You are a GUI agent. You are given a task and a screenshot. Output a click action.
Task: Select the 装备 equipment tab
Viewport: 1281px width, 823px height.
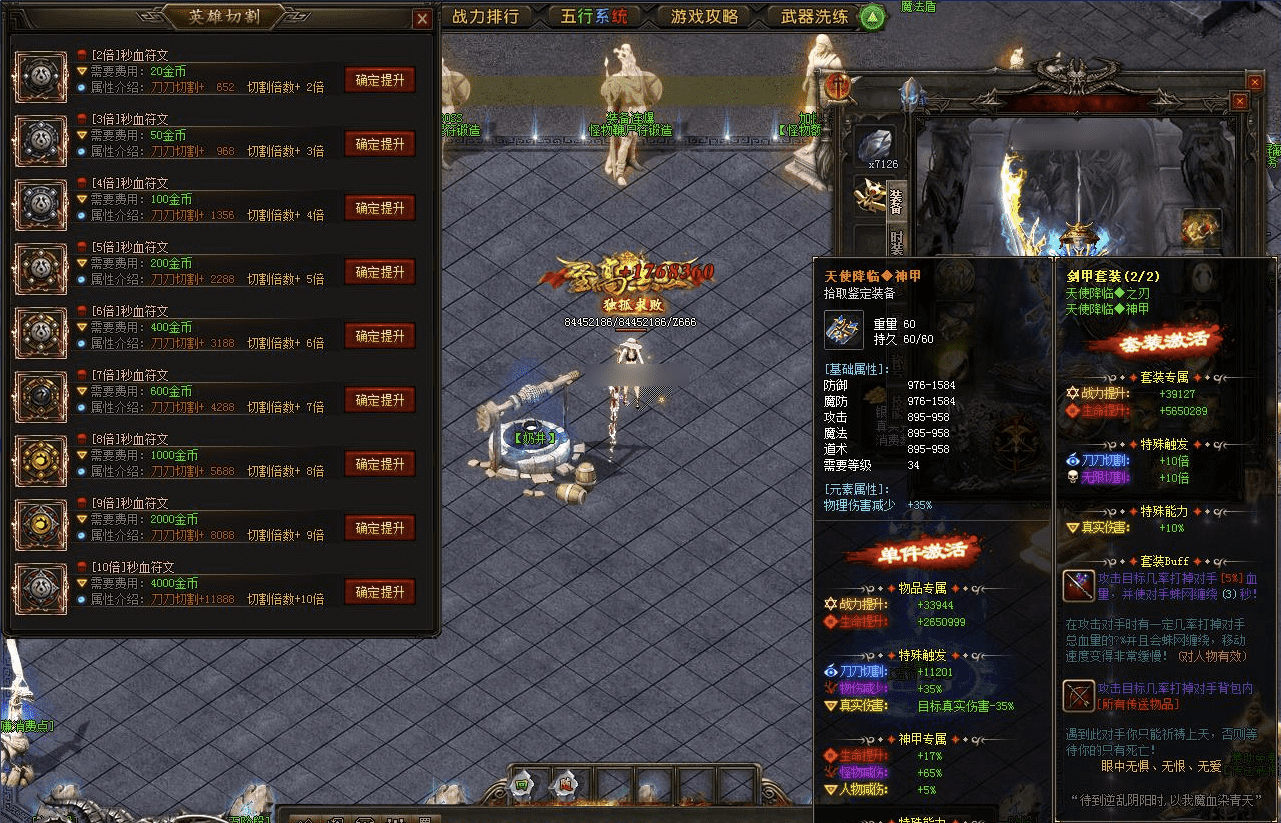[897, 200]
